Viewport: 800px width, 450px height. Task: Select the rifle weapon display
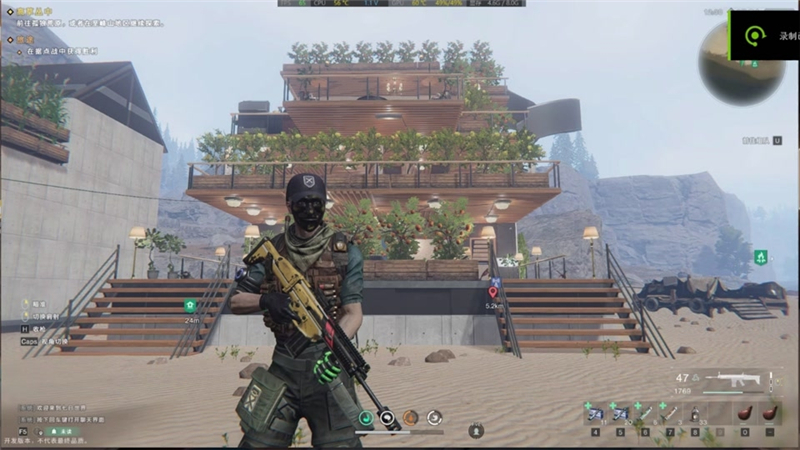point(733,381)
